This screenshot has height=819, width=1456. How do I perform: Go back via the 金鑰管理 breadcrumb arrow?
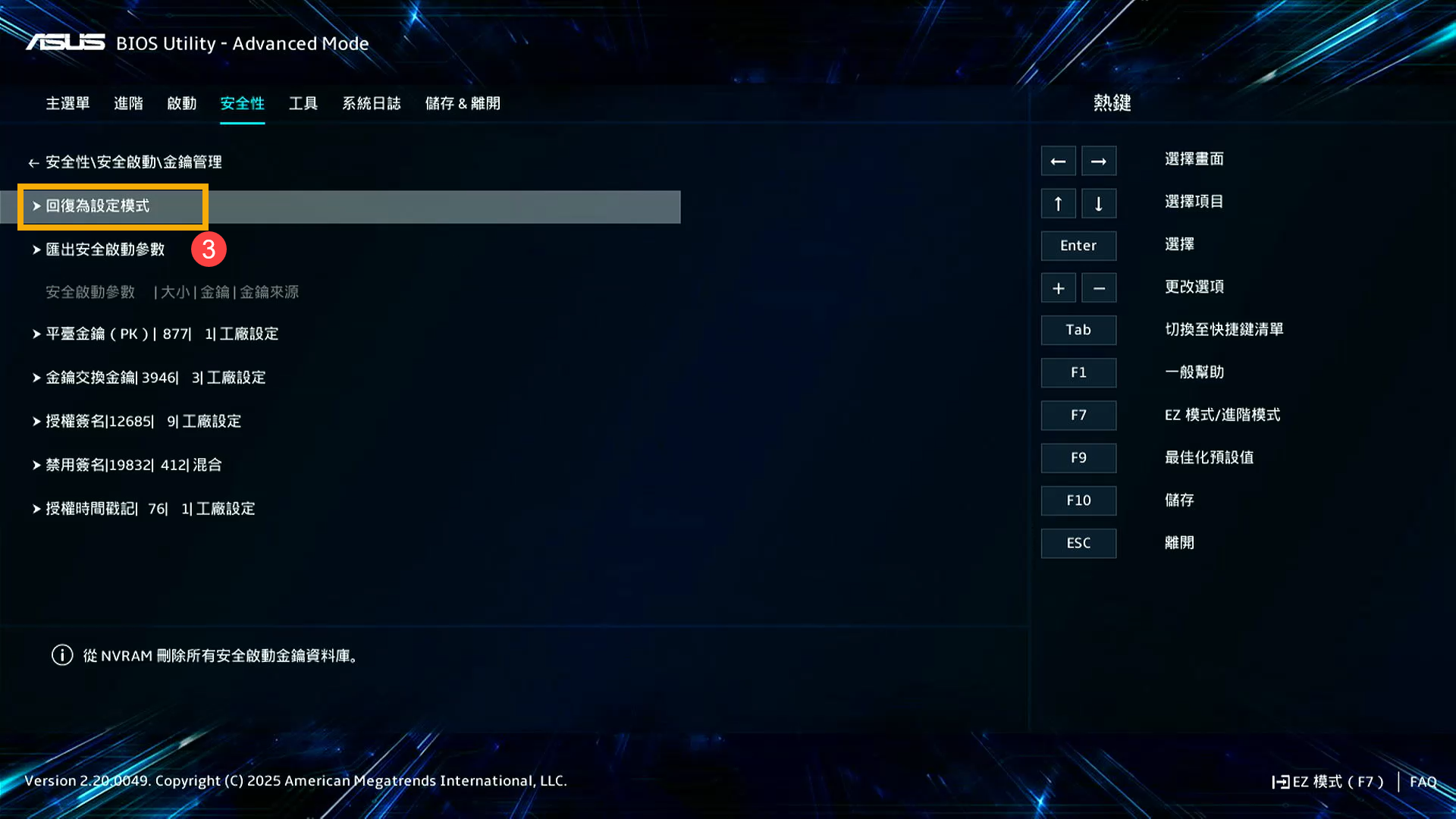(33, 163)
